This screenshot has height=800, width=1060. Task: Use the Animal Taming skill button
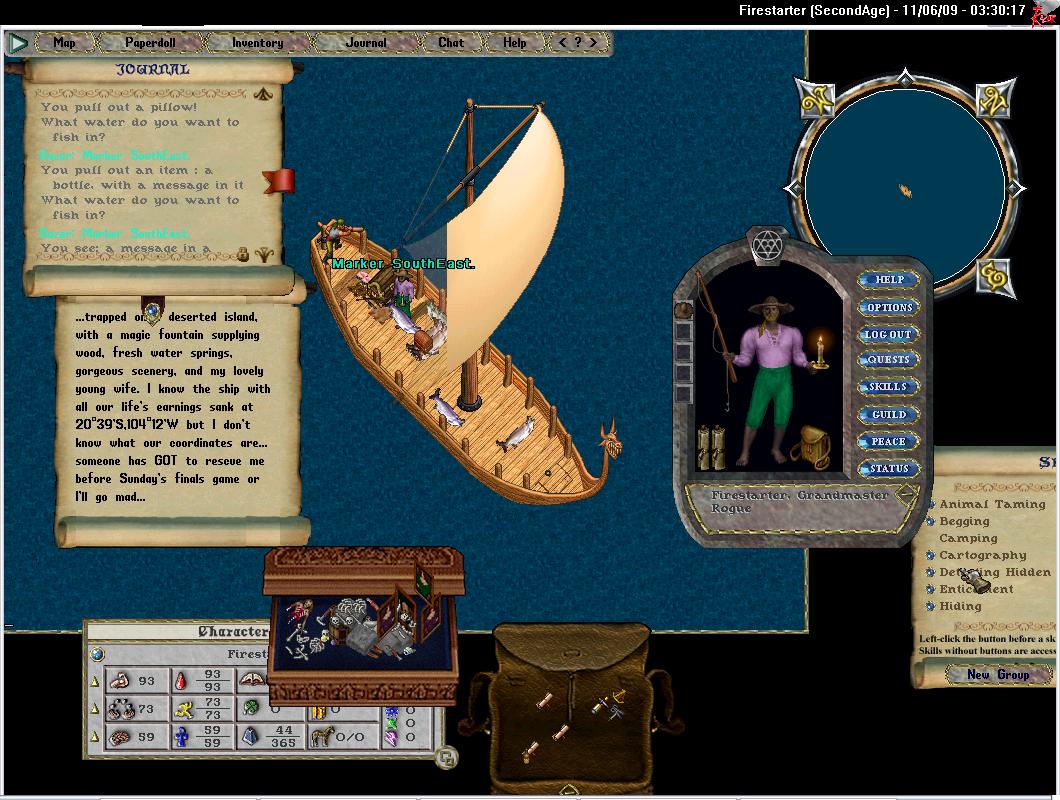point(932,505)
